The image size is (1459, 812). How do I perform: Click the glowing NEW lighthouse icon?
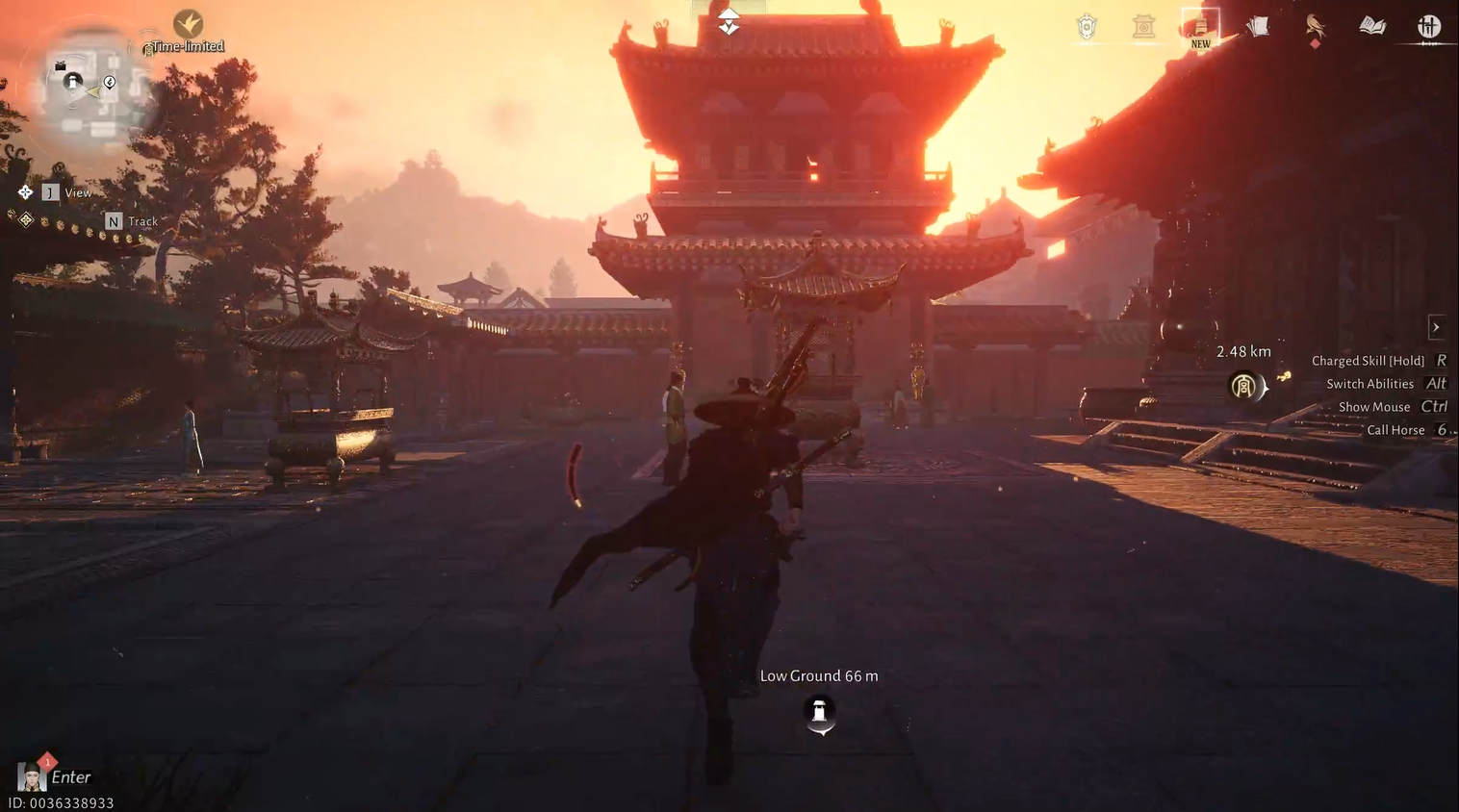pyautogui.click(x=1199, y=27)
